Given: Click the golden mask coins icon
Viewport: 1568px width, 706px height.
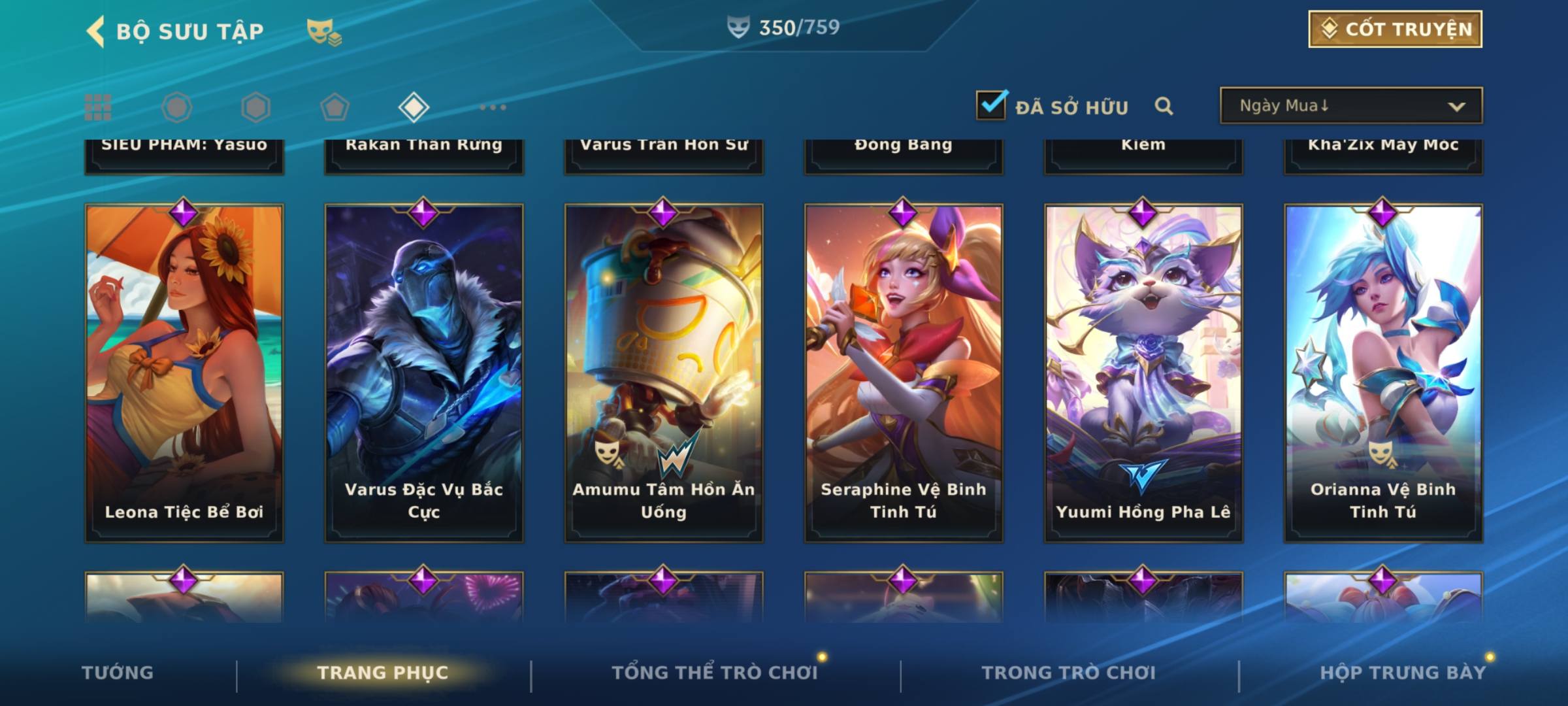Looking at the screenshot, I should coord(324,32).
